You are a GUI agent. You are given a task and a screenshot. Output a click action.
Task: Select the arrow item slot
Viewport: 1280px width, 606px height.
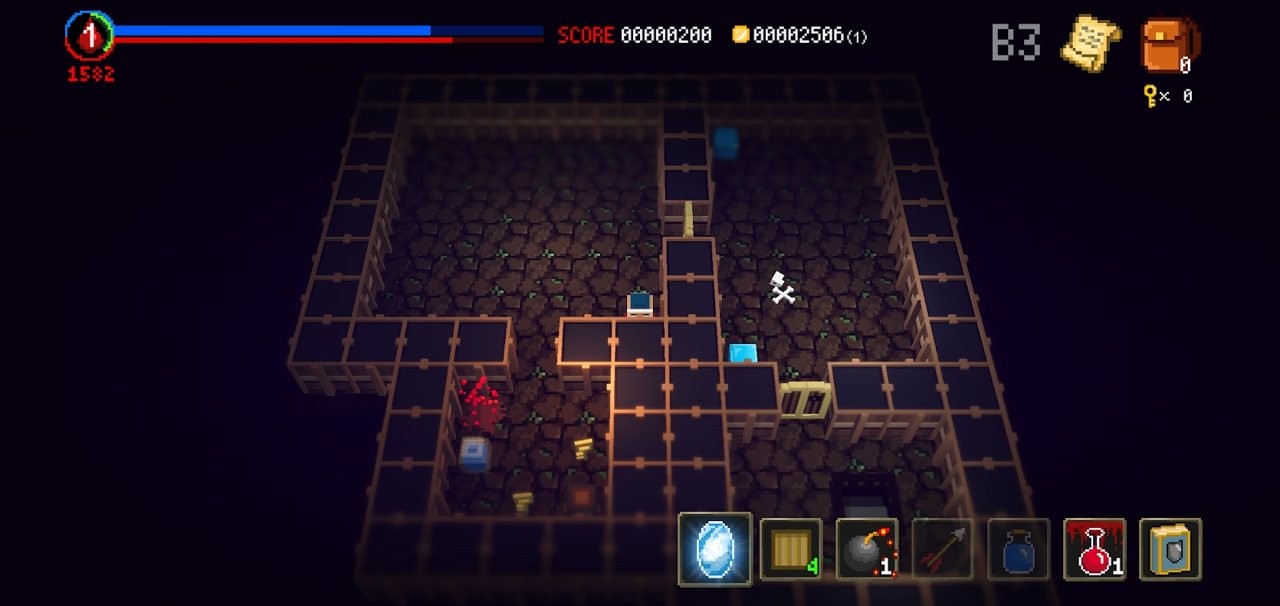point(943,549)
